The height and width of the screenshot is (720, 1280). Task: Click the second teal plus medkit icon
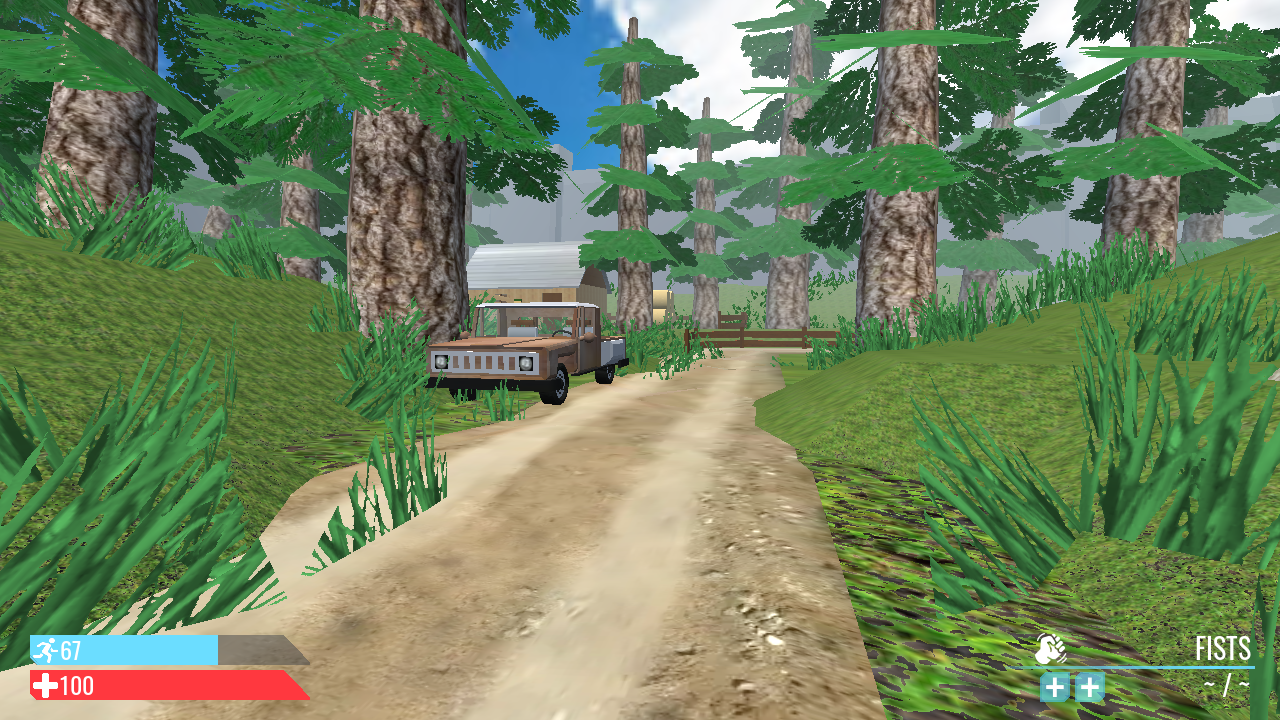pos(1089,688)
